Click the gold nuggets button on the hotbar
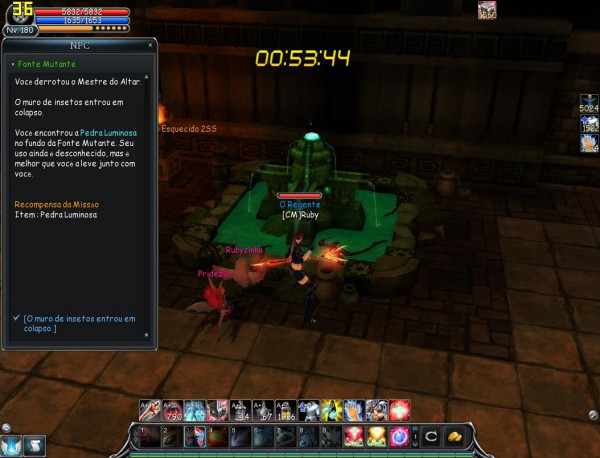Image resolution: width=600 pixels, height=458 pixels. tap(453, 436)
